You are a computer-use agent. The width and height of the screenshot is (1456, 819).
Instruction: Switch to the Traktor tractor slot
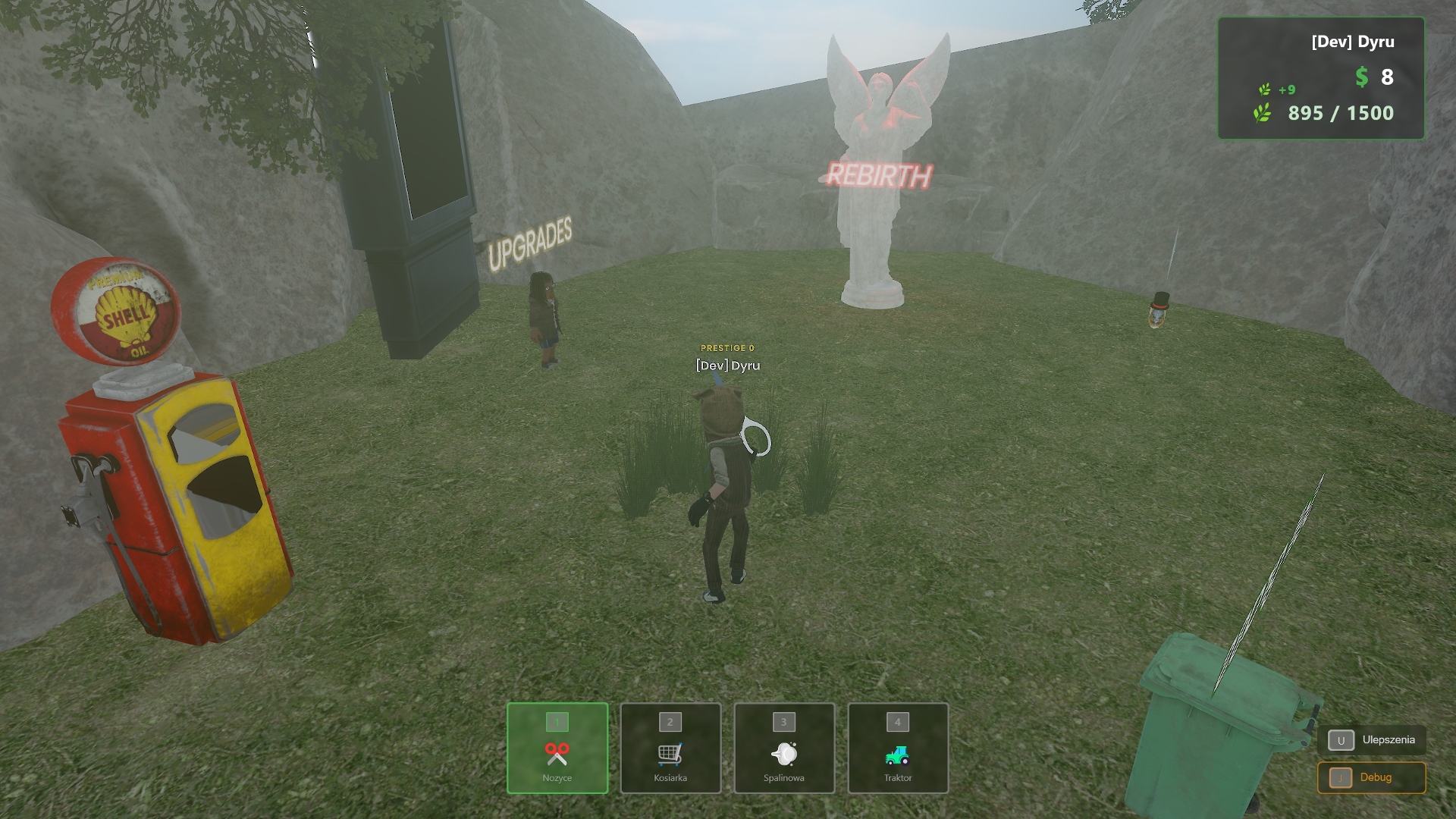pyautogui.click(x=898, y=748)
